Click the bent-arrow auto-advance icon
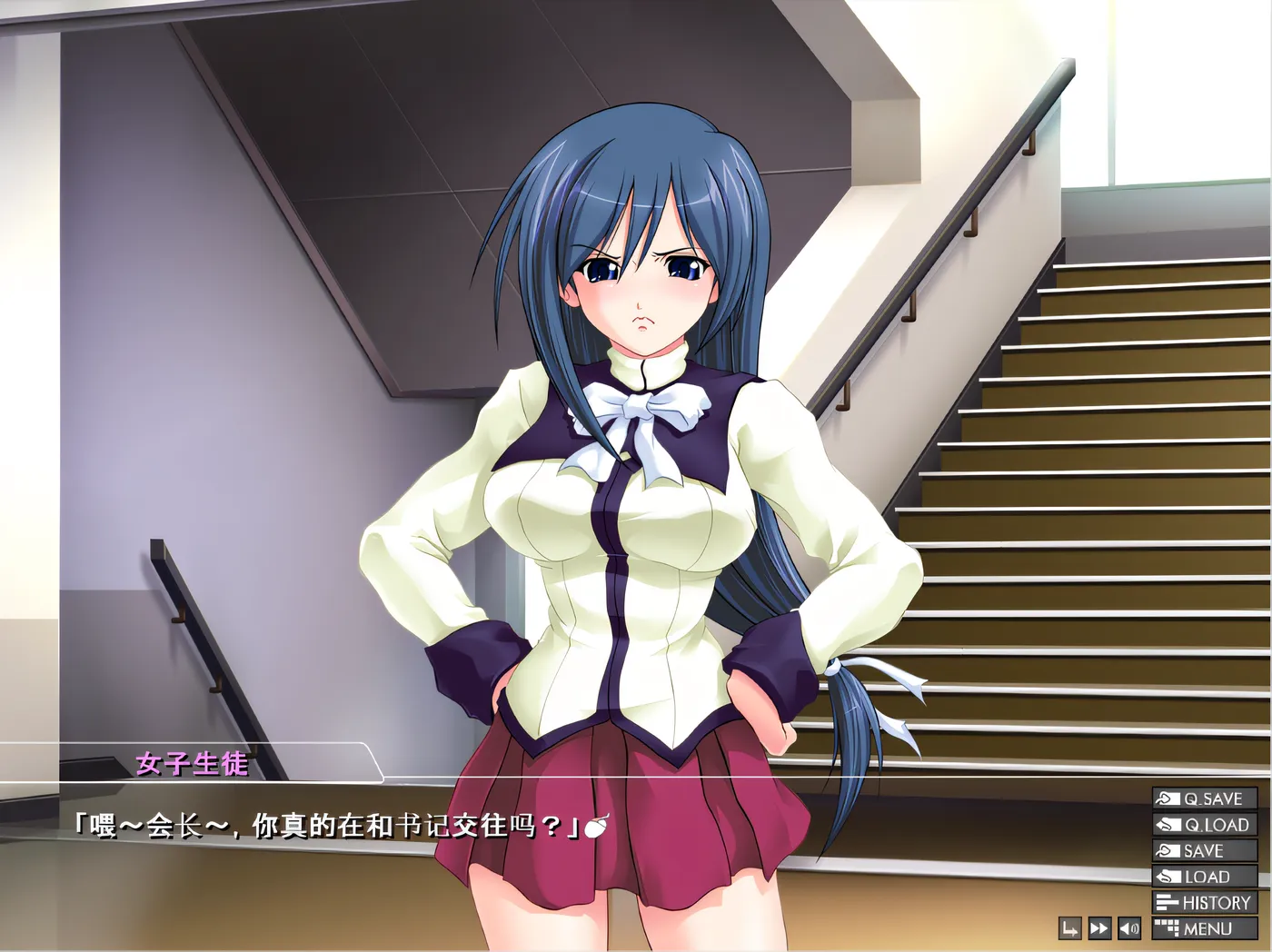 coord(1070,928)
